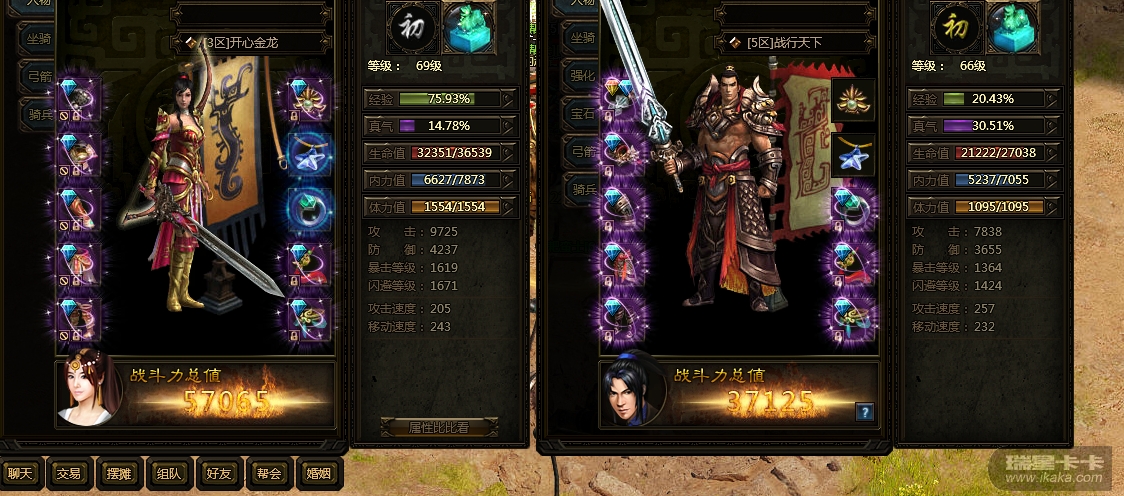
Task: Open the 聊天 chat button
Action: 20,473
